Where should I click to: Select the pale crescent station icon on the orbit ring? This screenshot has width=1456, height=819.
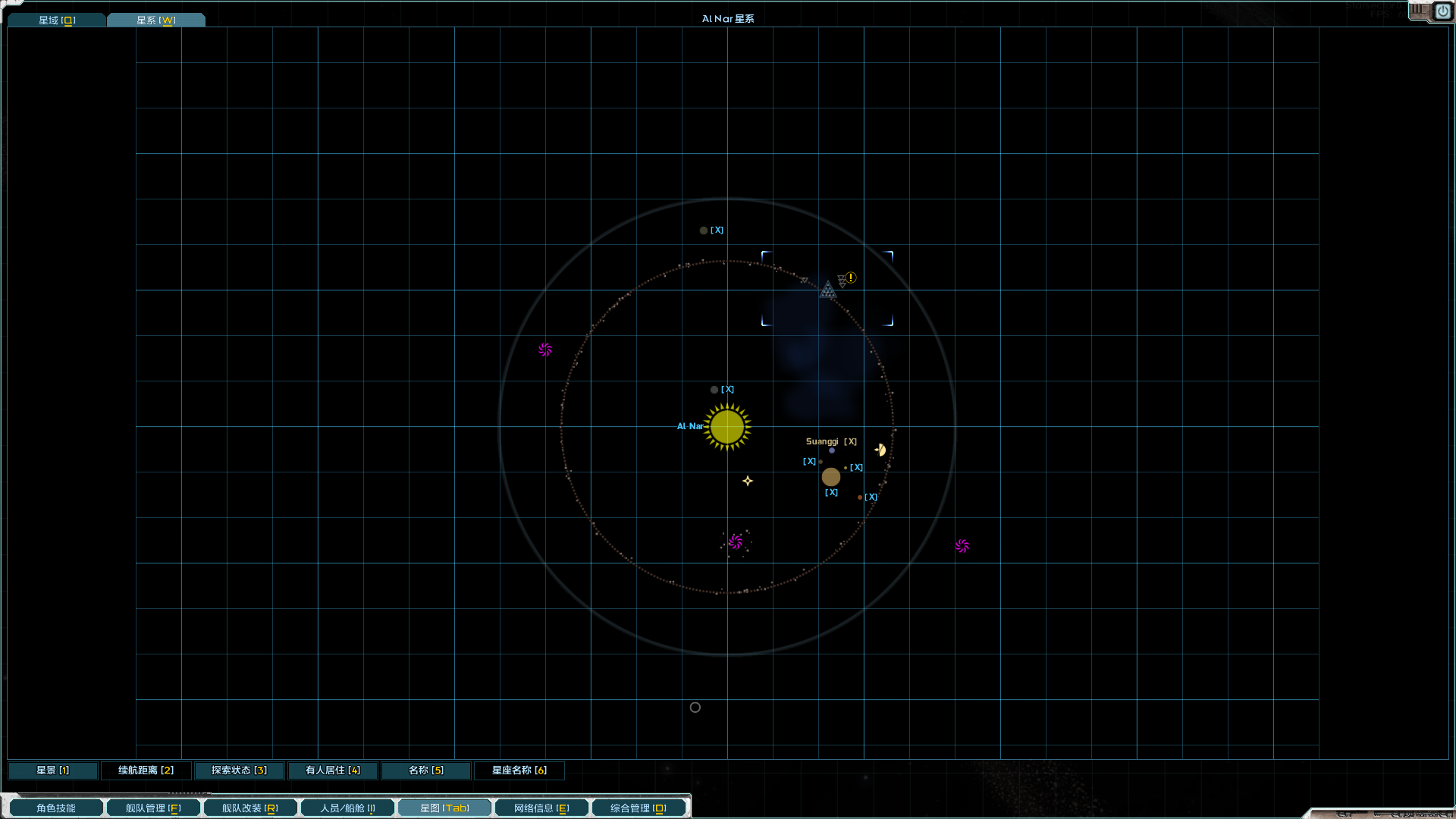click(x=880, y=449)
